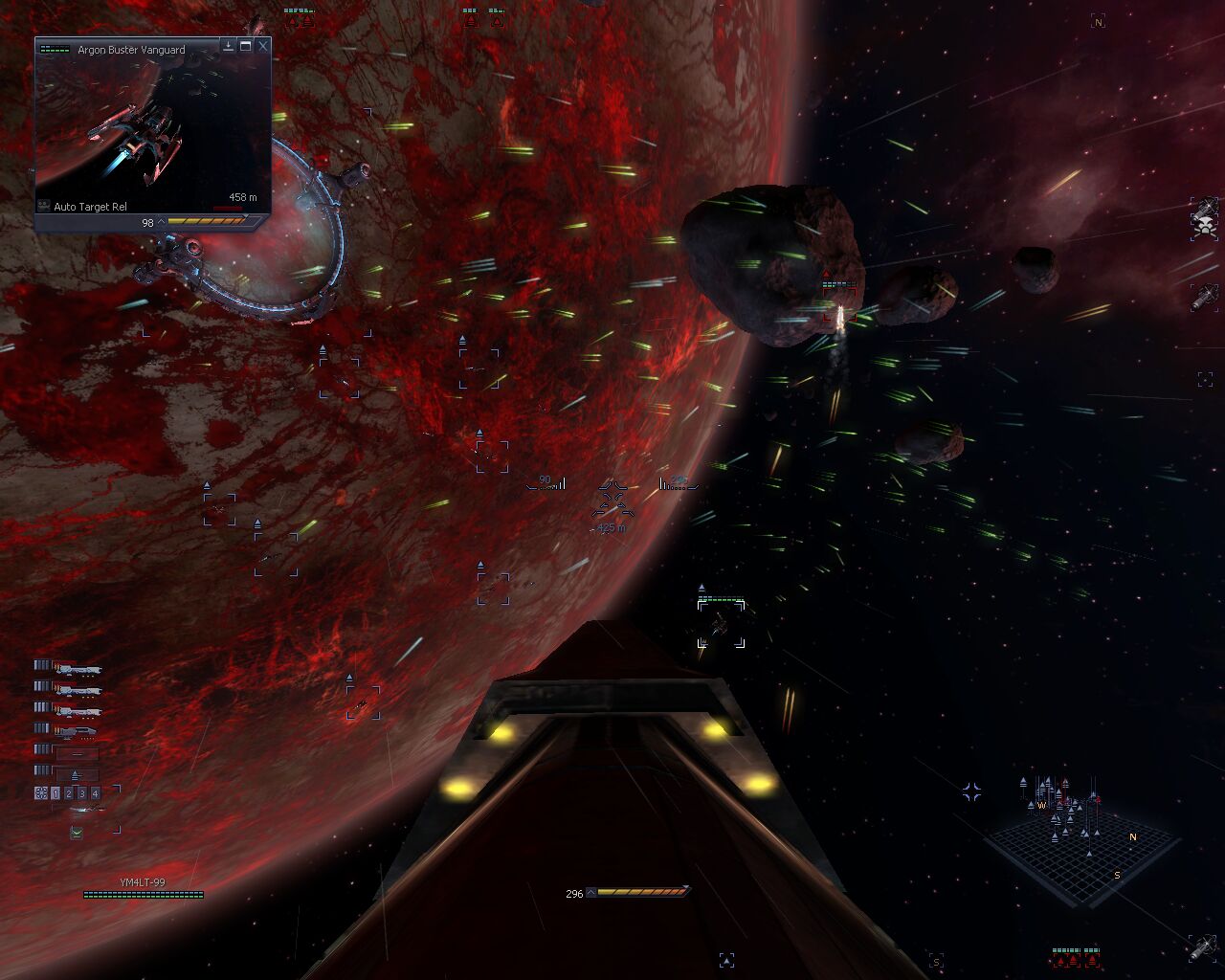
Task: Open the green message envelope icon
Action: [77, 834]
